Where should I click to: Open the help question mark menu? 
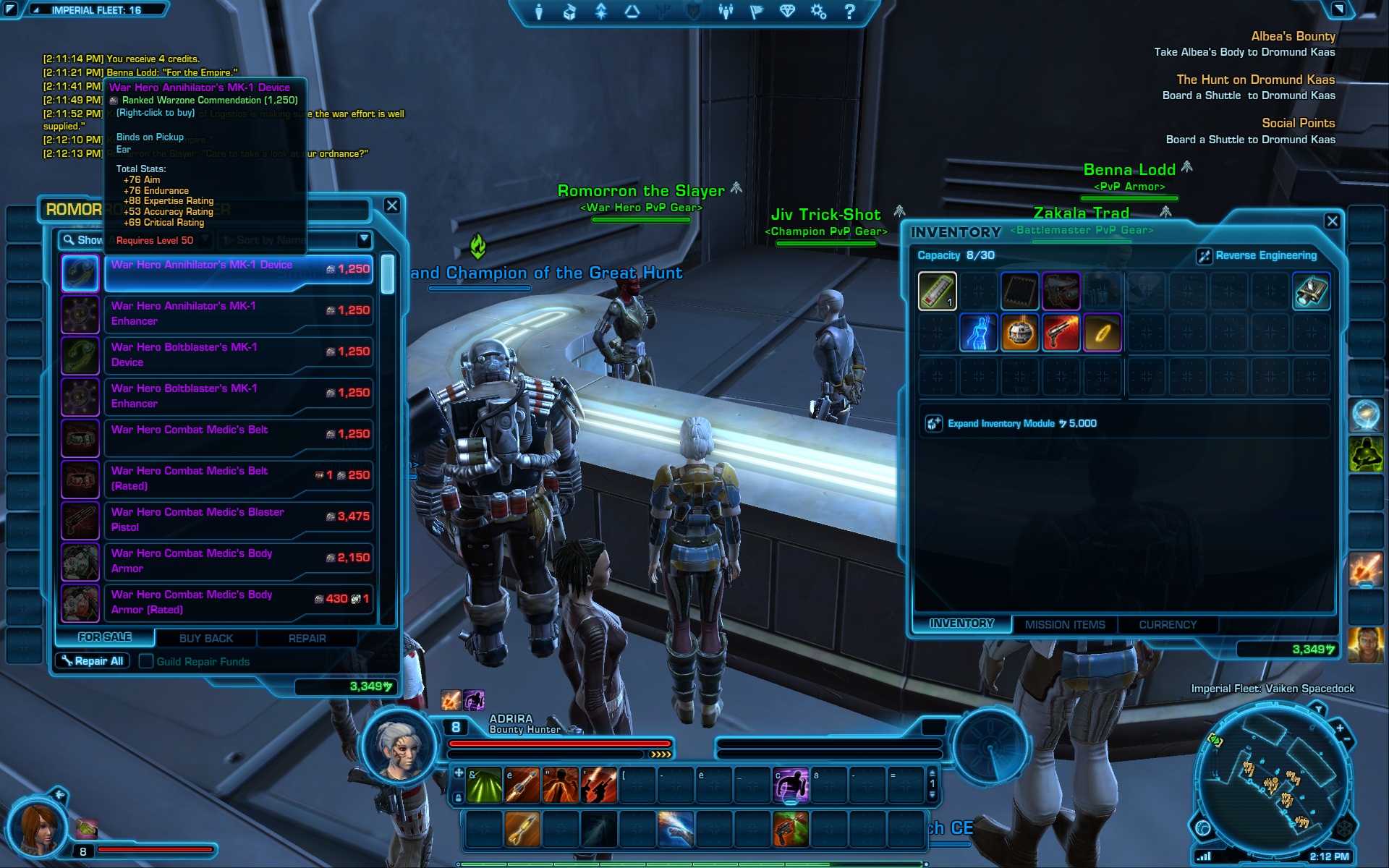(x=850, y=12)
